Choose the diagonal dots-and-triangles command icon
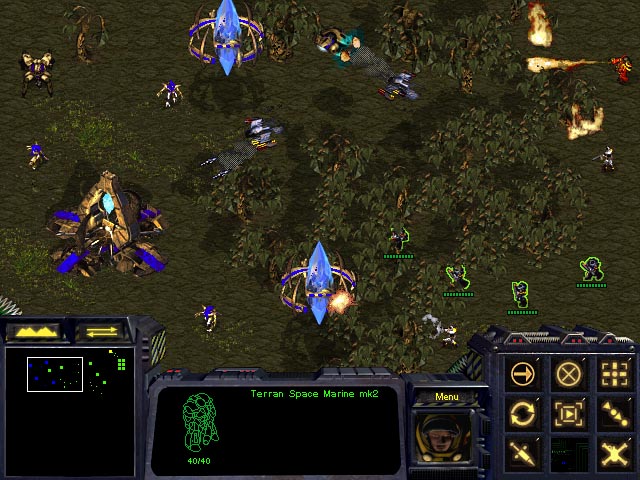The image size is (640, 480). [x=613, y=412]
